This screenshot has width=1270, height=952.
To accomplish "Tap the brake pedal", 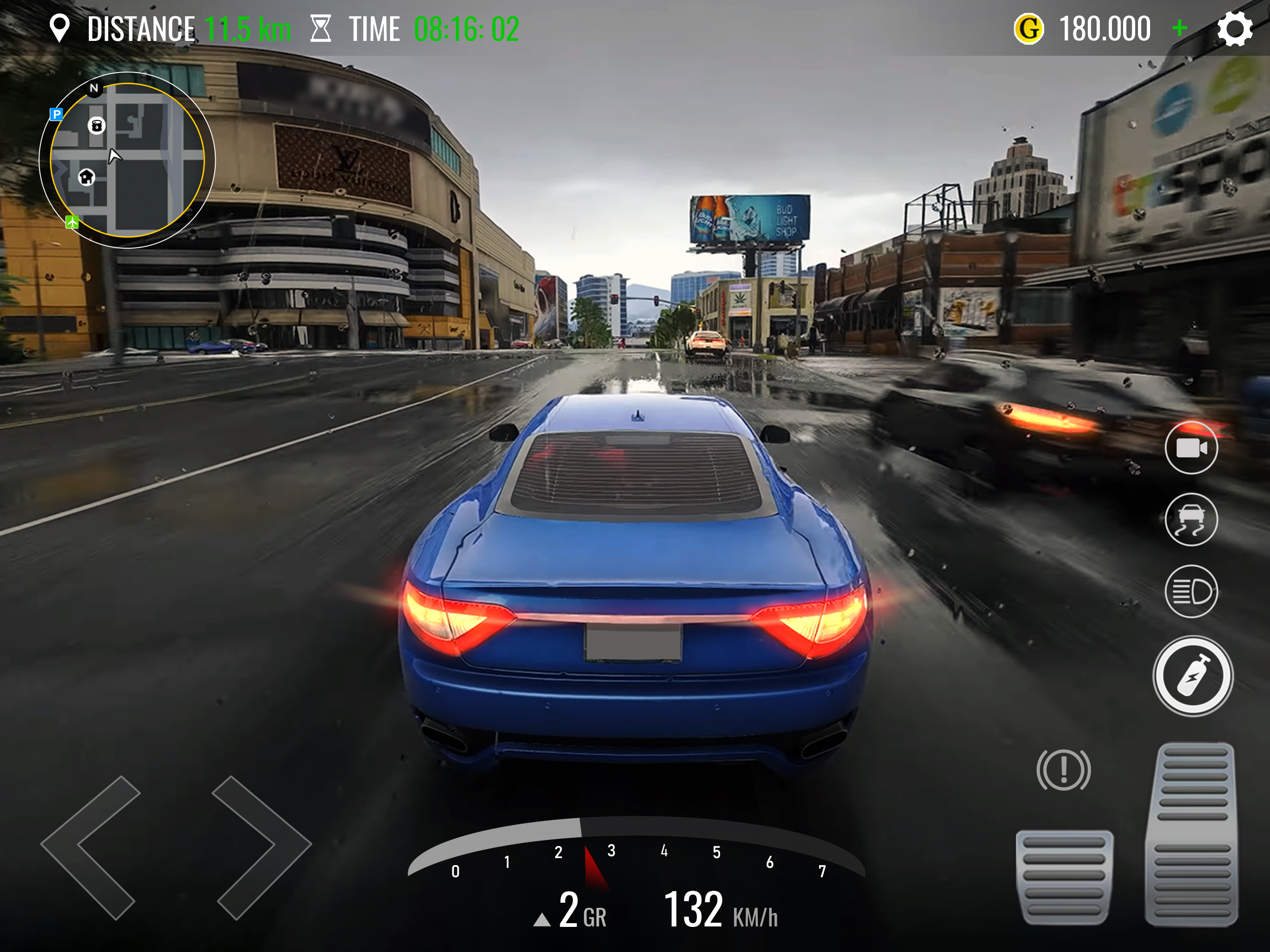I will pos(1064,877).
